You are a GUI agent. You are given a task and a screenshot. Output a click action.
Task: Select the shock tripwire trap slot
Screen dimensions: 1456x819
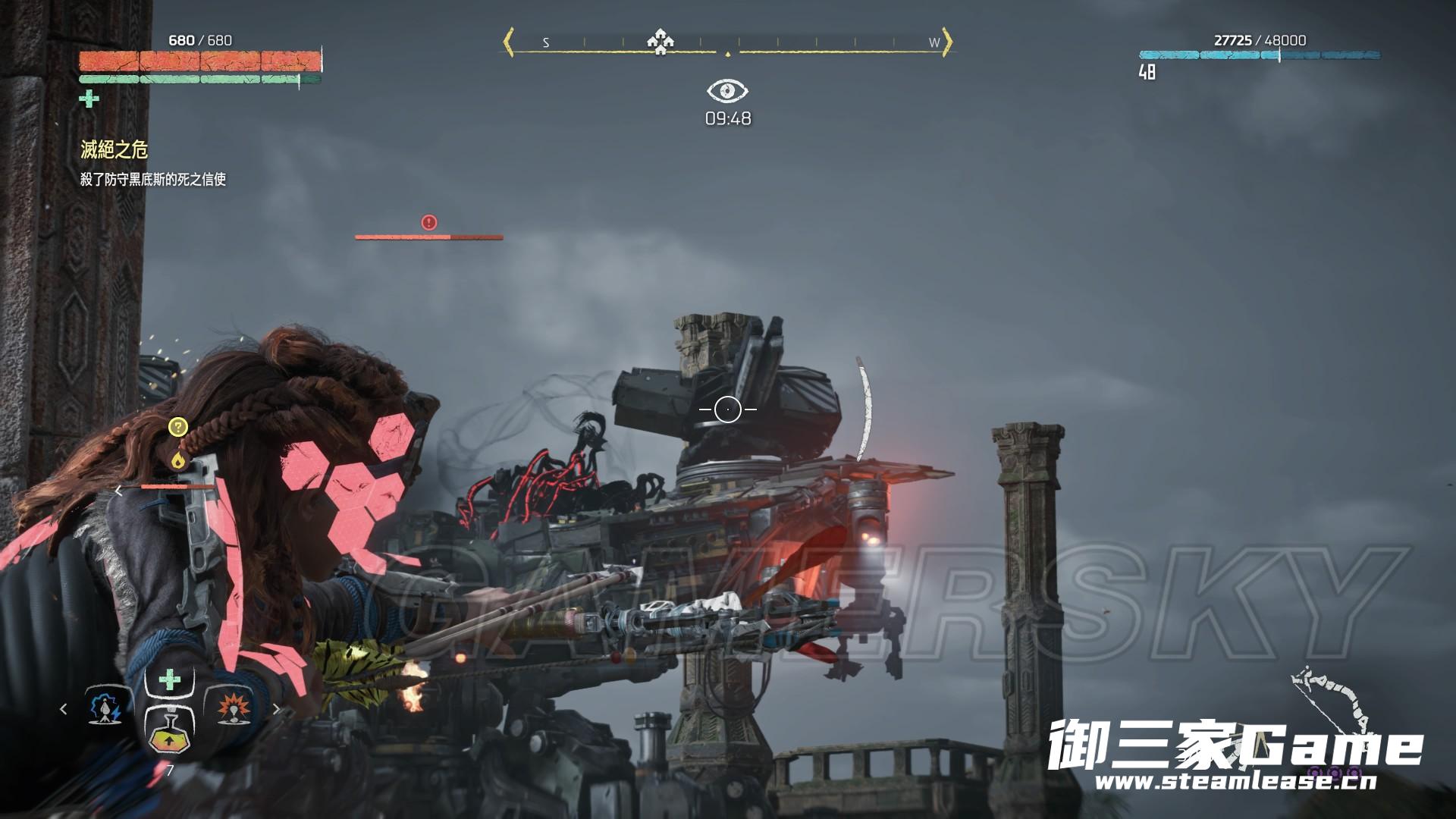(105, 708)
